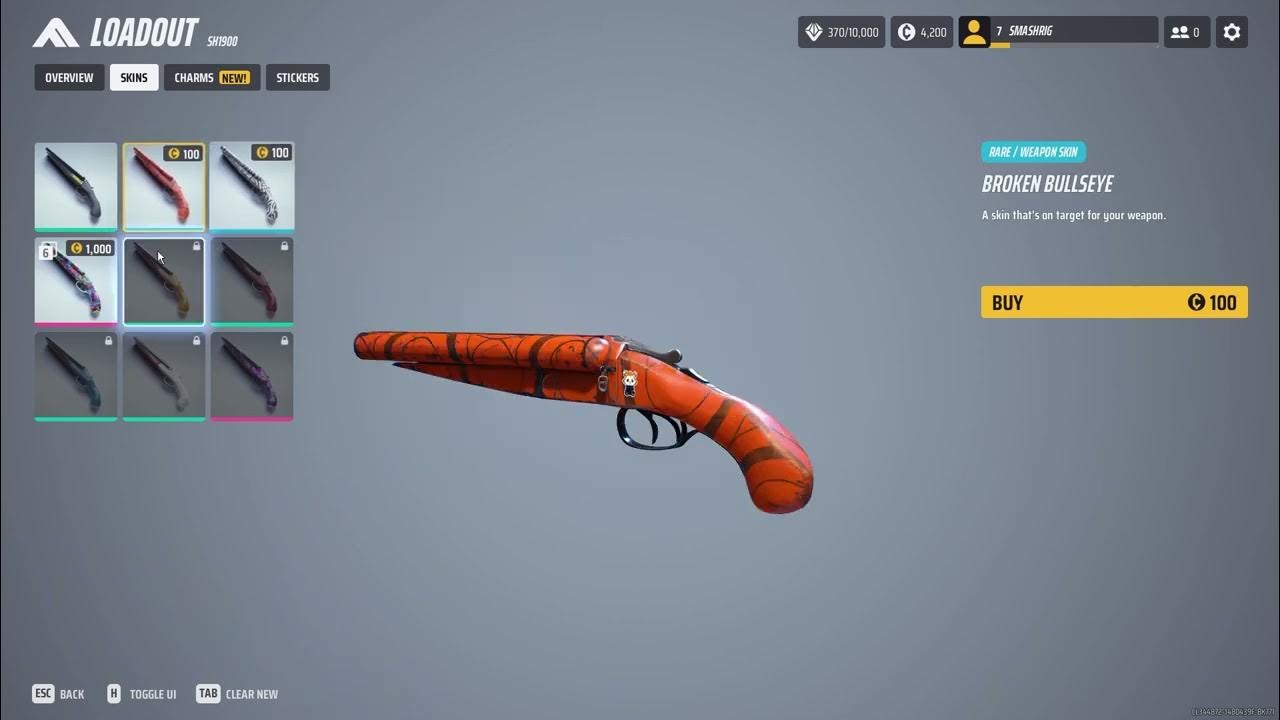Select the colorful 1,000-coin shotgun skin

coord(76,282)
